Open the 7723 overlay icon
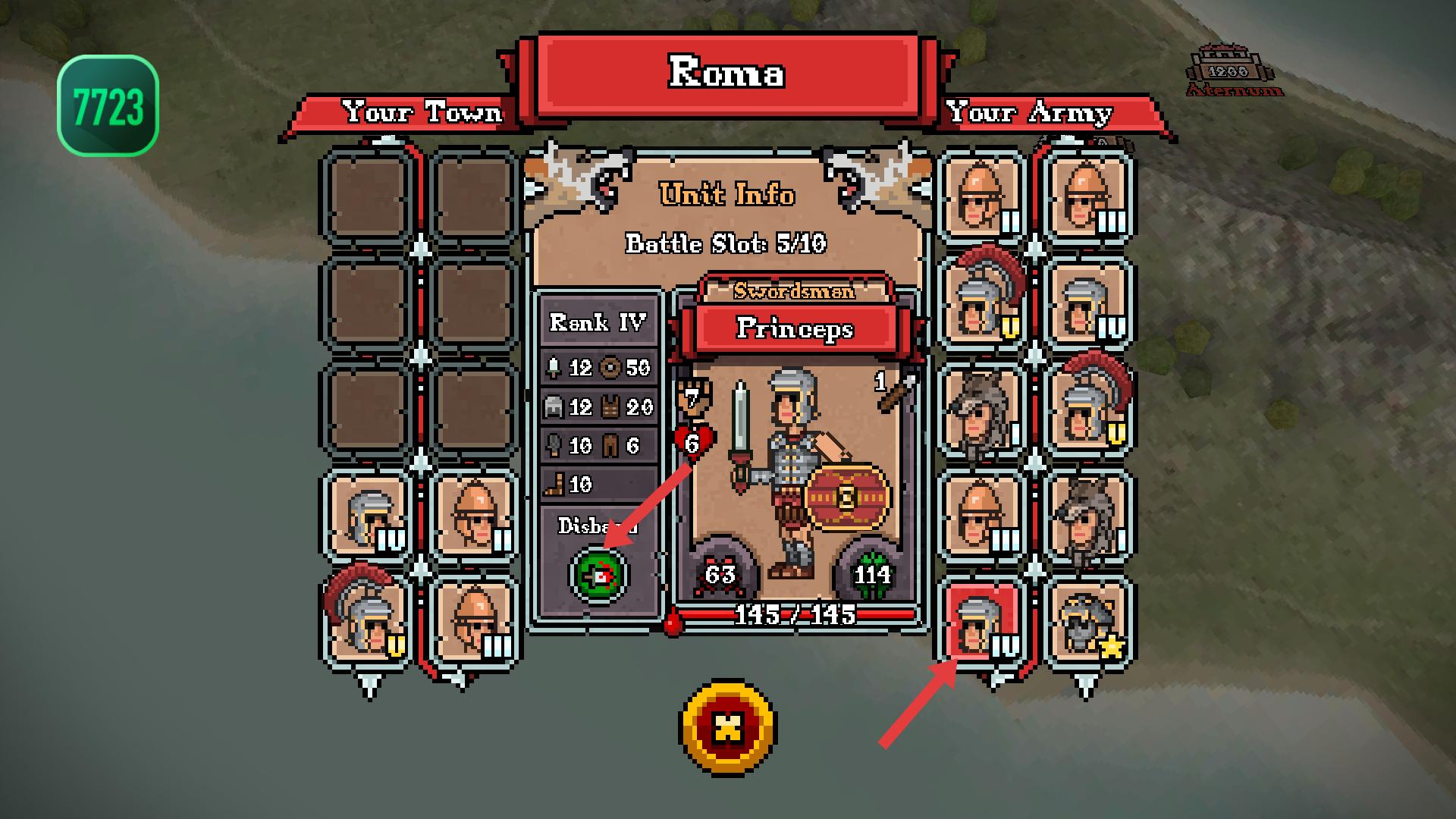 click(108, 105)
